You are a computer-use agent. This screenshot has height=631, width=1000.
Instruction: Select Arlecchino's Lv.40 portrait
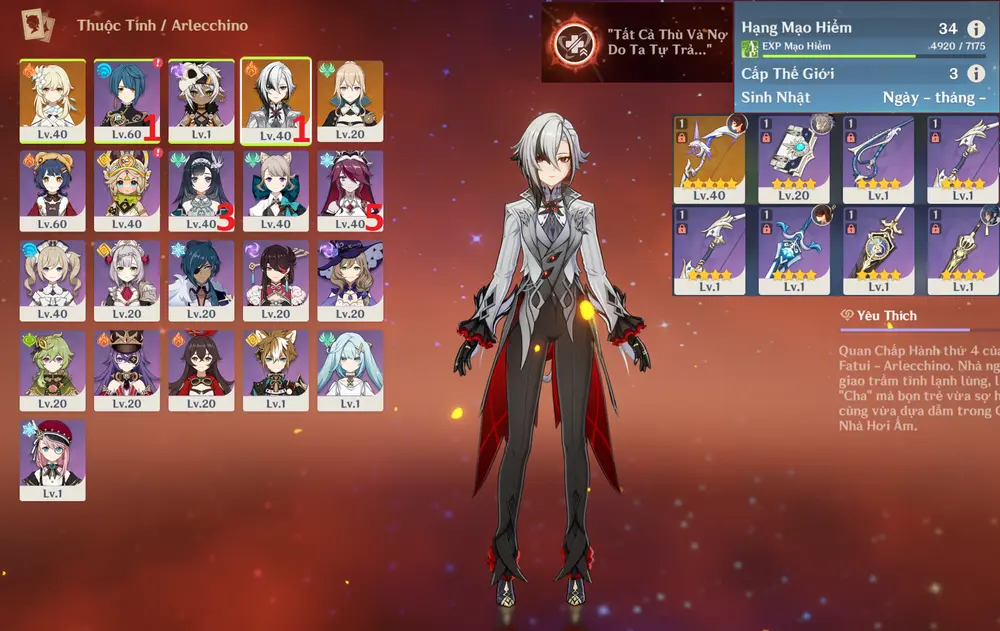(275, 101)
